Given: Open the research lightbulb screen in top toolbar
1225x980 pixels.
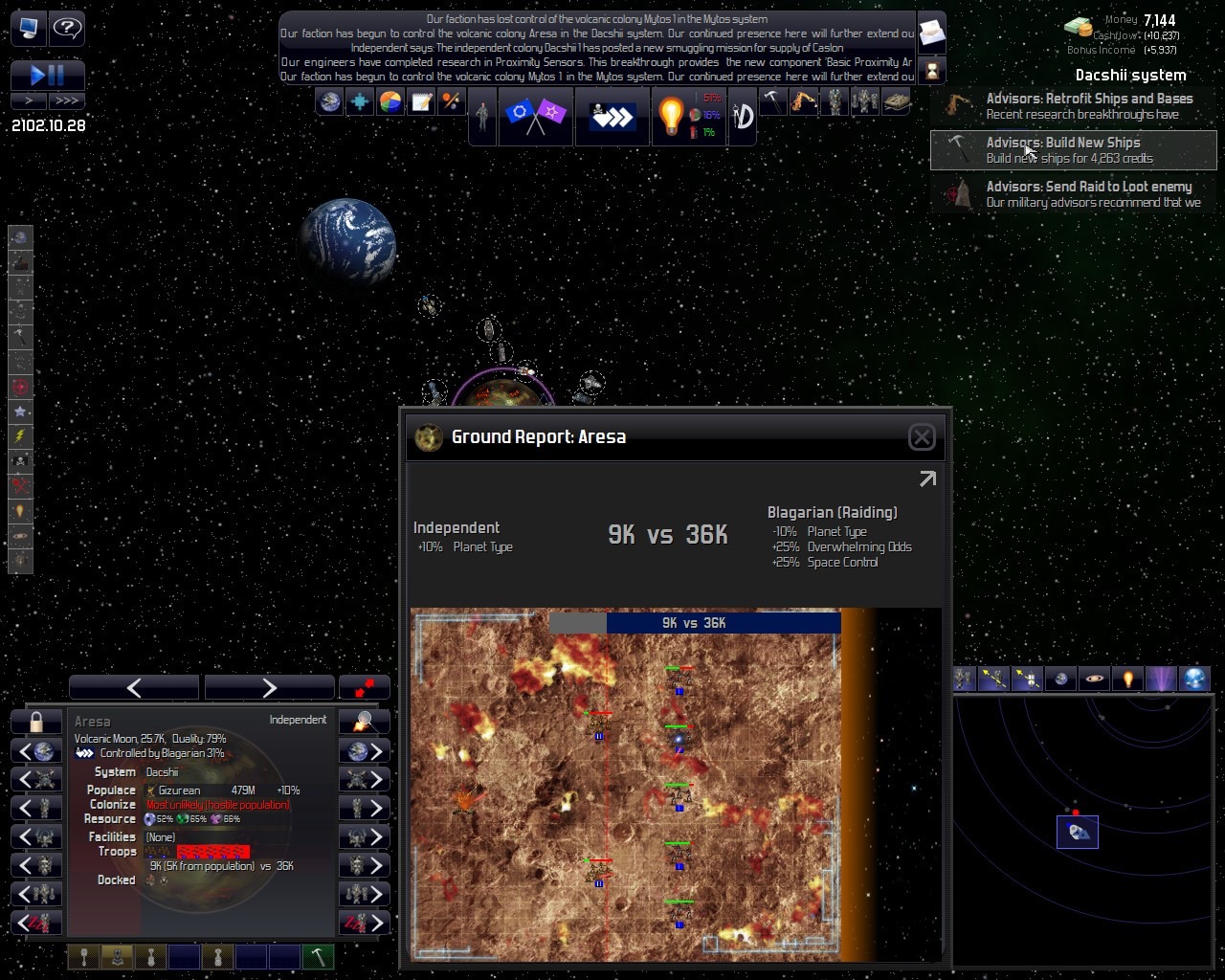Looking at the screenshot, I should click(670, 117).
